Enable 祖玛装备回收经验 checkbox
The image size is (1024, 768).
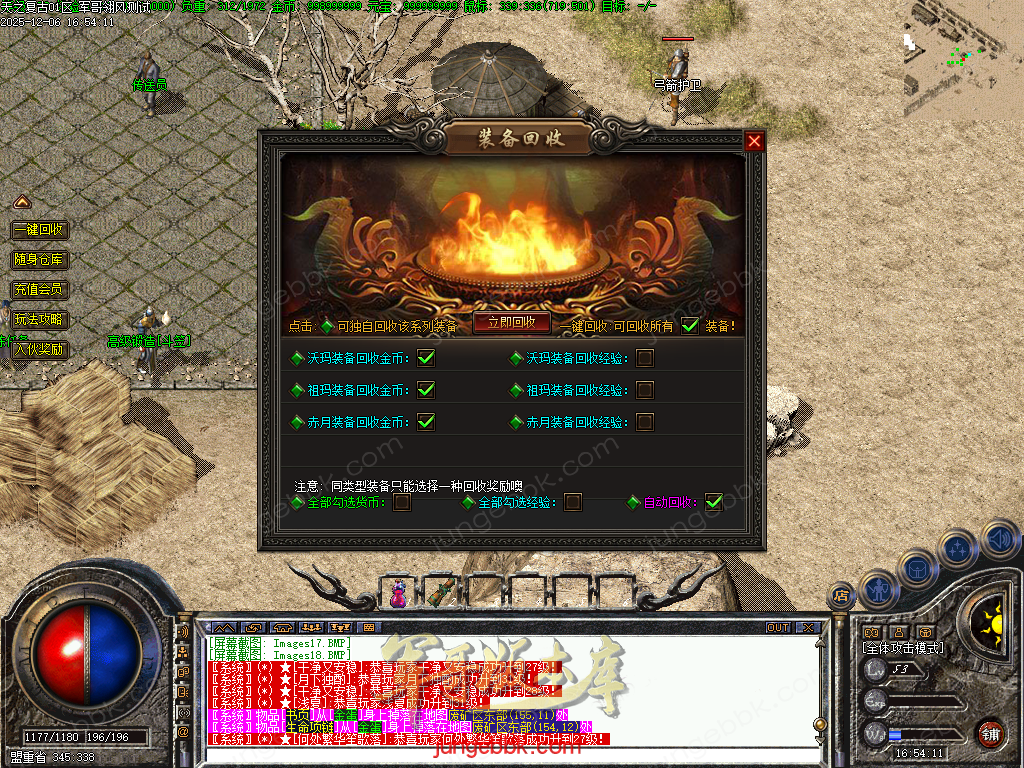(x=645, y=390)
